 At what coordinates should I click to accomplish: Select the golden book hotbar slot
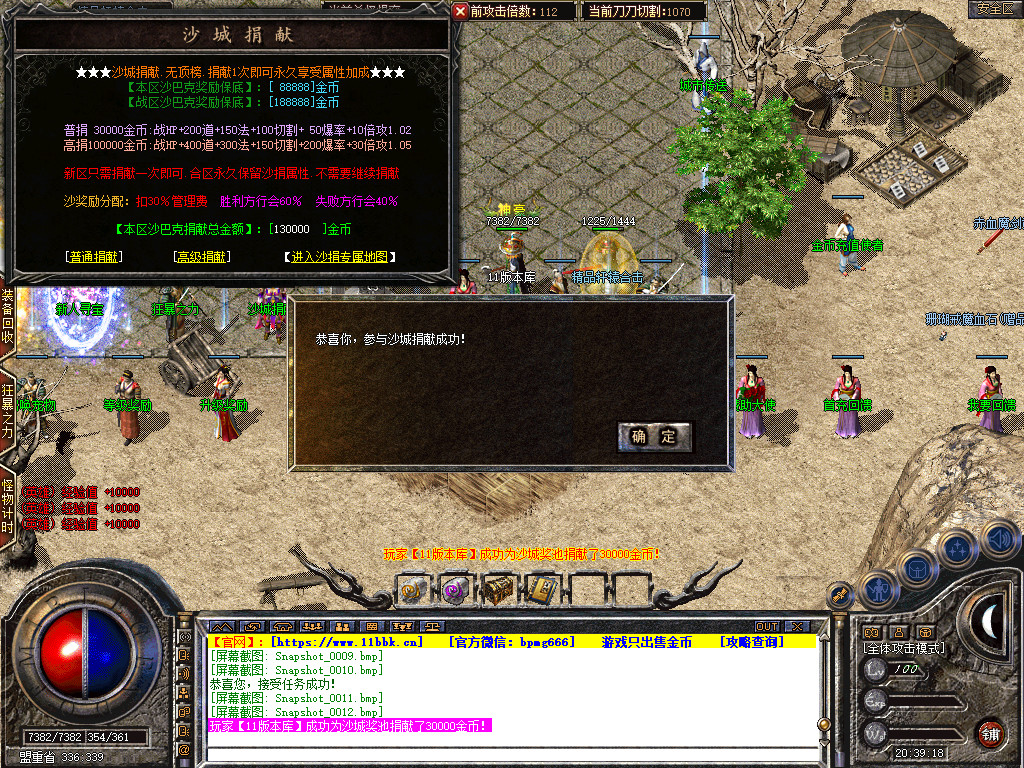coord(541,590)
